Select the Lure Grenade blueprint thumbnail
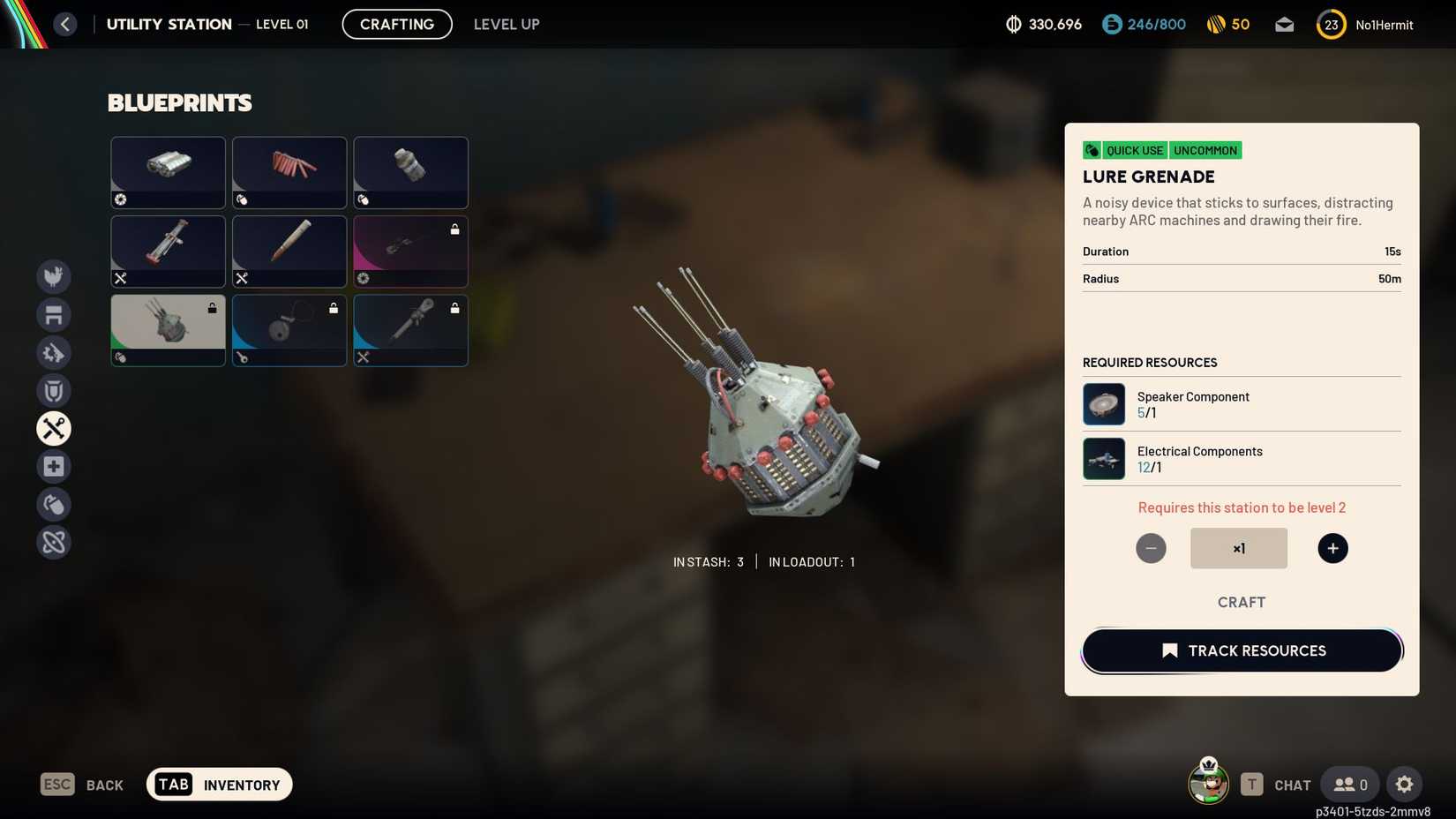 pyautogui.click(x=168, y=330)
